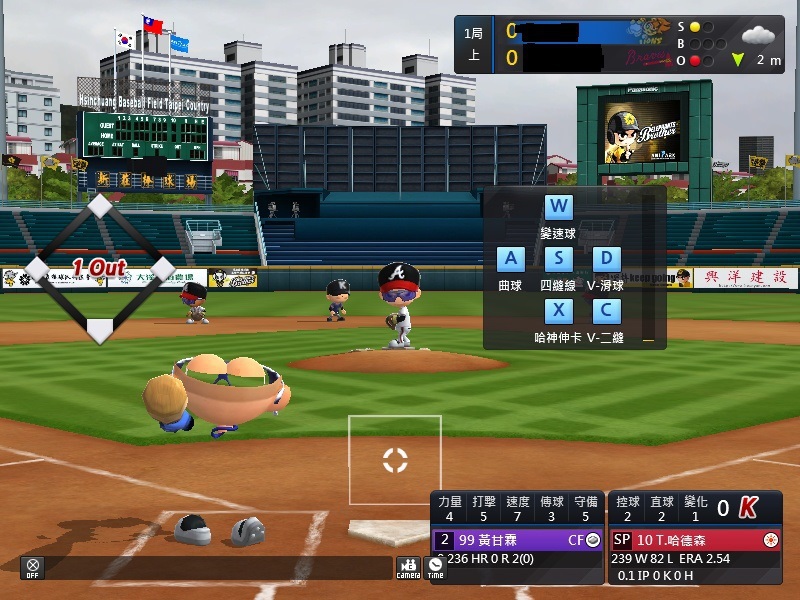This screenshot has height=600, width=800.
Task: Click the OFF toggle icon
Action: tap(33, 566)
